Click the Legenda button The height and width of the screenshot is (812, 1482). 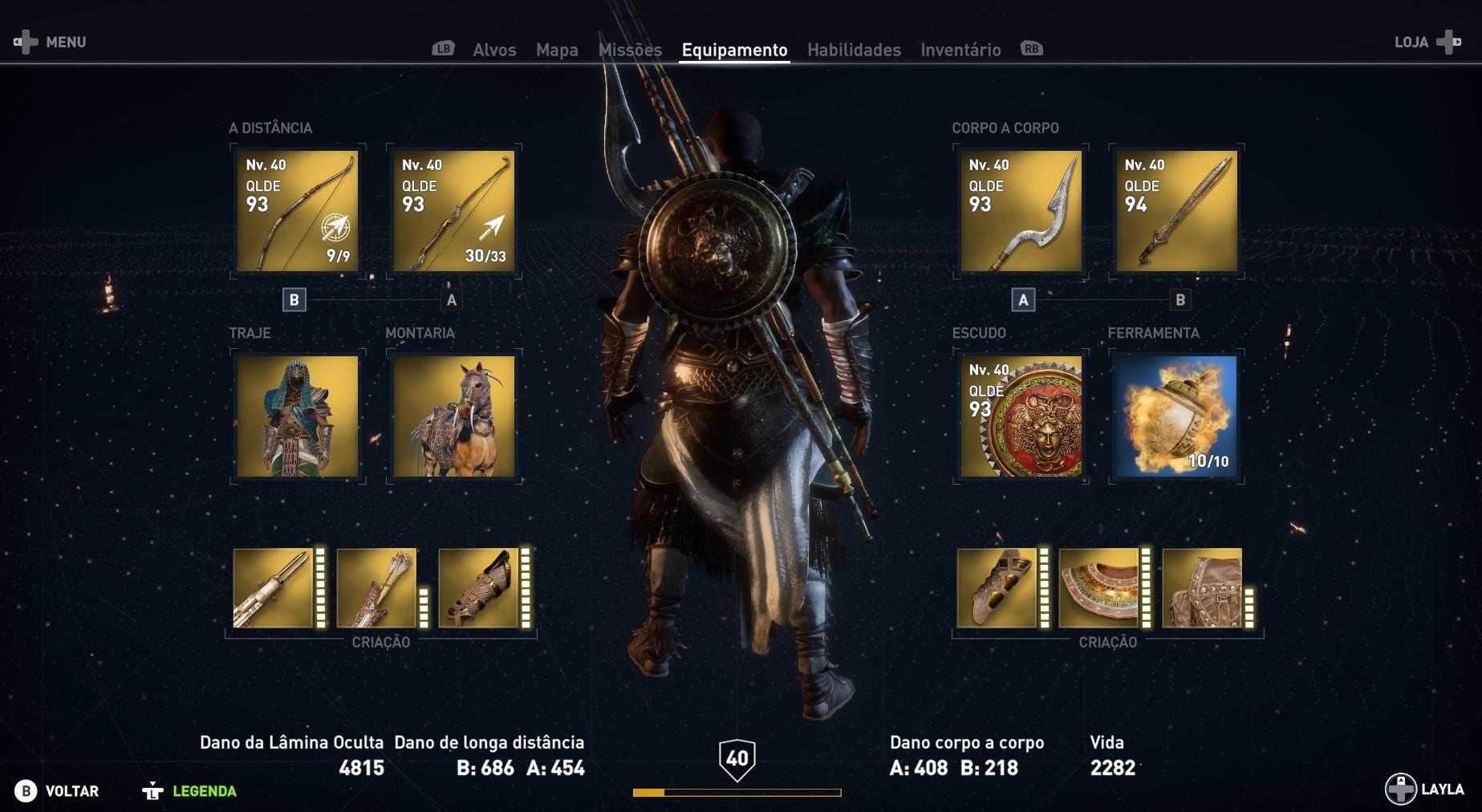tap(204, 790)
